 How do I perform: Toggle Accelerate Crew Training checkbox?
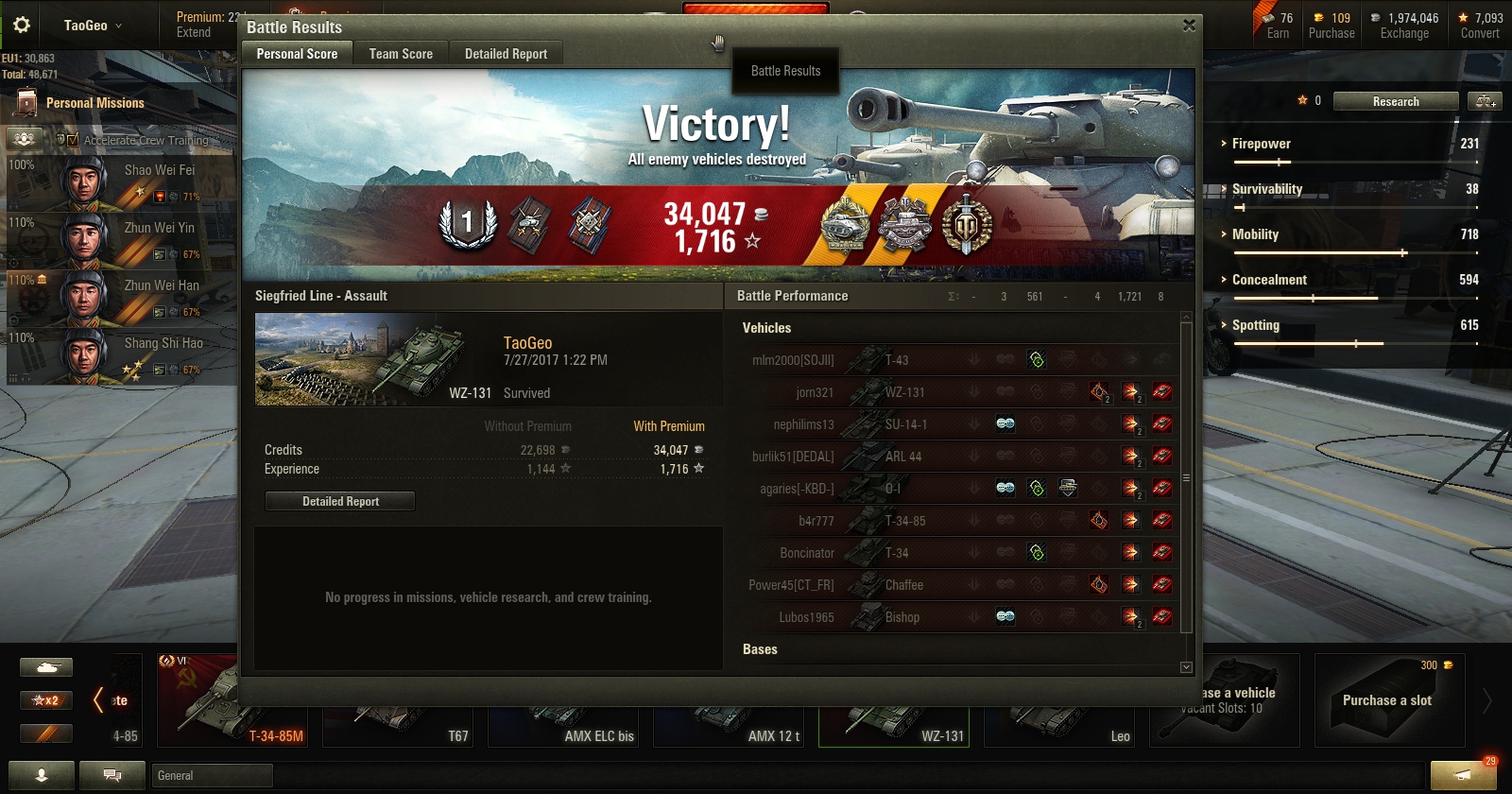click(73, 140)
